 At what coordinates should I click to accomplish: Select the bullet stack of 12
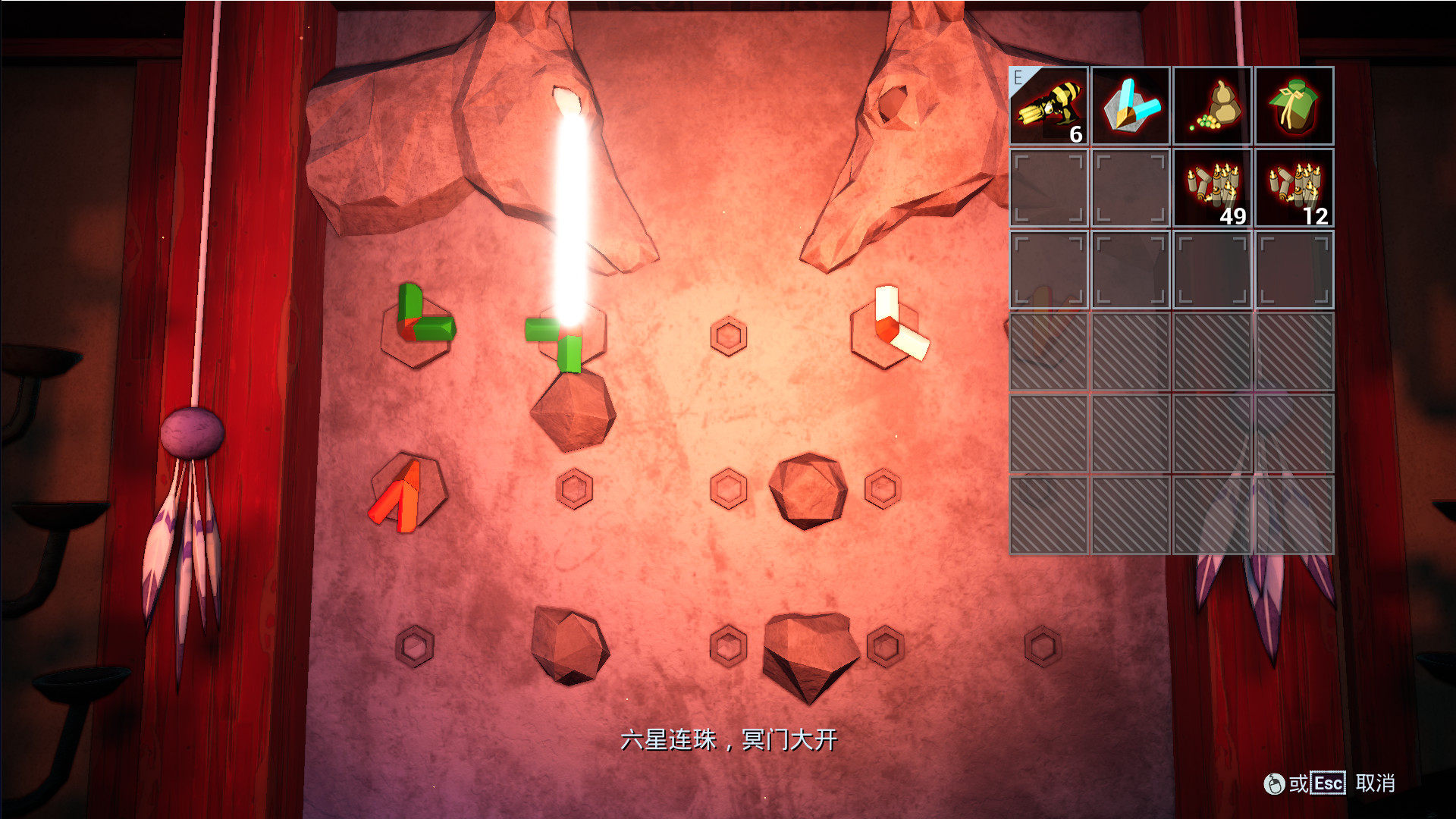[1294, 188]
